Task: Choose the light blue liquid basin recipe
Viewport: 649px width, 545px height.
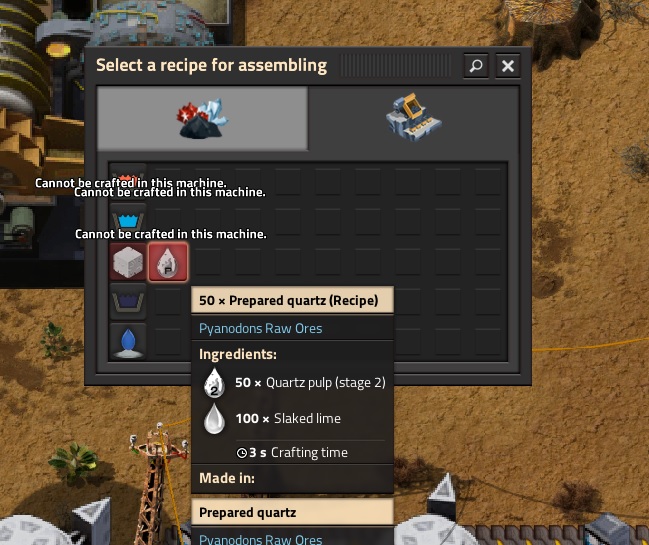Action: point(128,221)
